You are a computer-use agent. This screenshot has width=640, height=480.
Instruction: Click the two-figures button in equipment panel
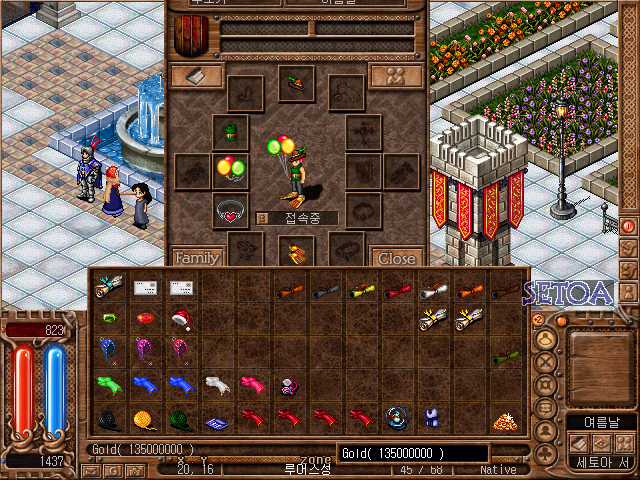395,77
